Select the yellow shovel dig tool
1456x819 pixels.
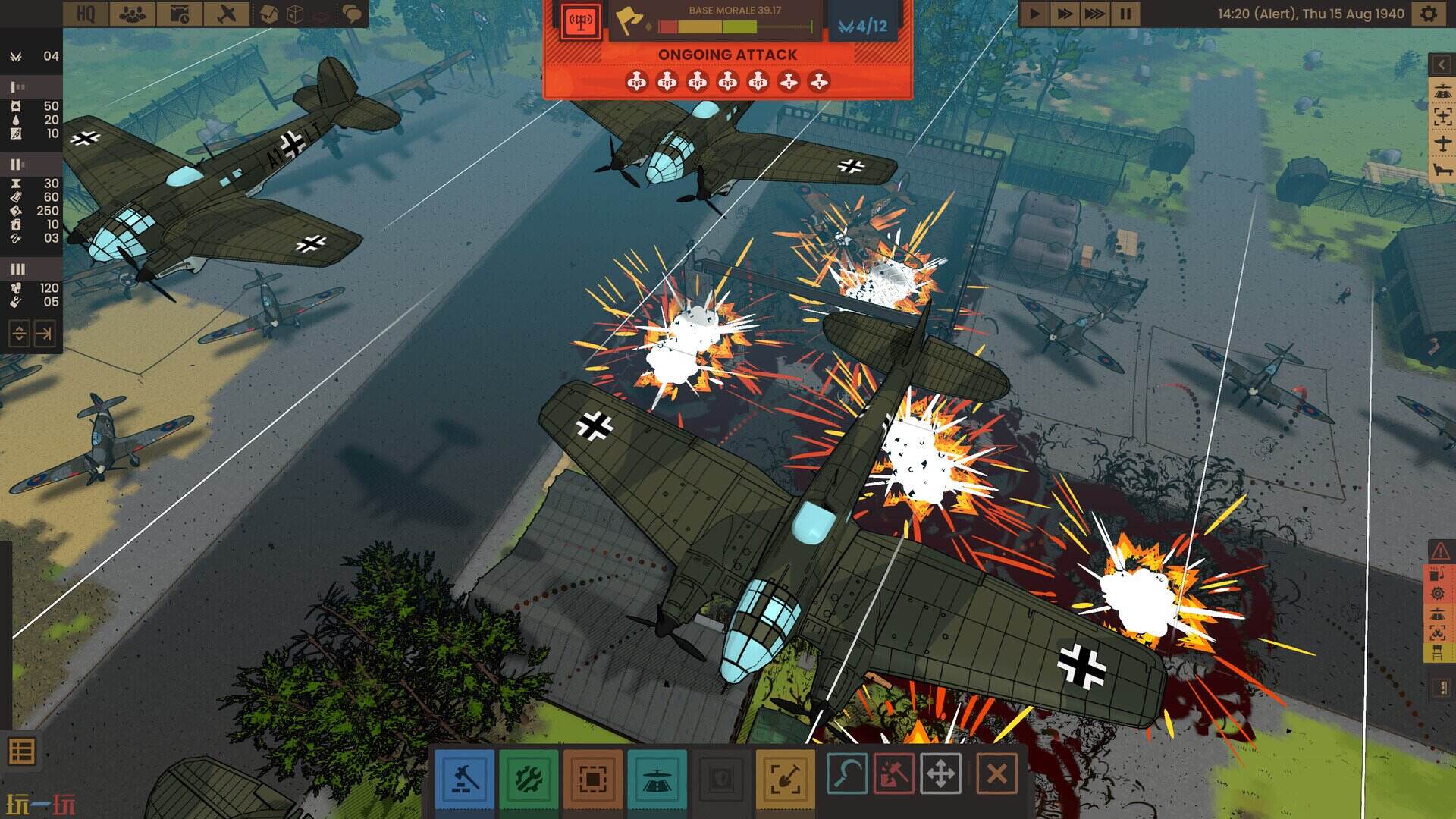click(x=785, y=777)
